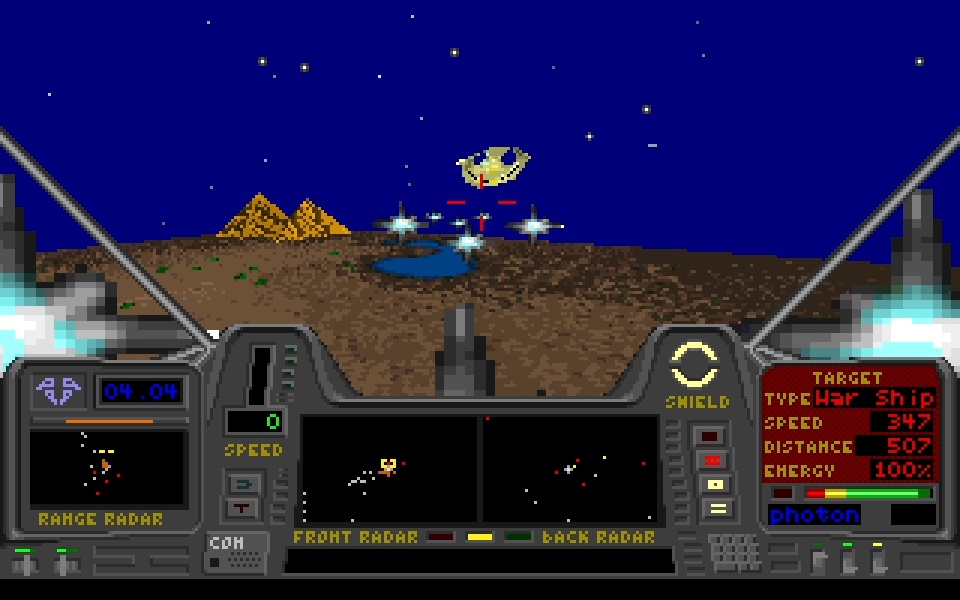Toggle the dark red indicator after Front Radar
960x600 pixels.
pyautogui.click(x=441, y=538)
